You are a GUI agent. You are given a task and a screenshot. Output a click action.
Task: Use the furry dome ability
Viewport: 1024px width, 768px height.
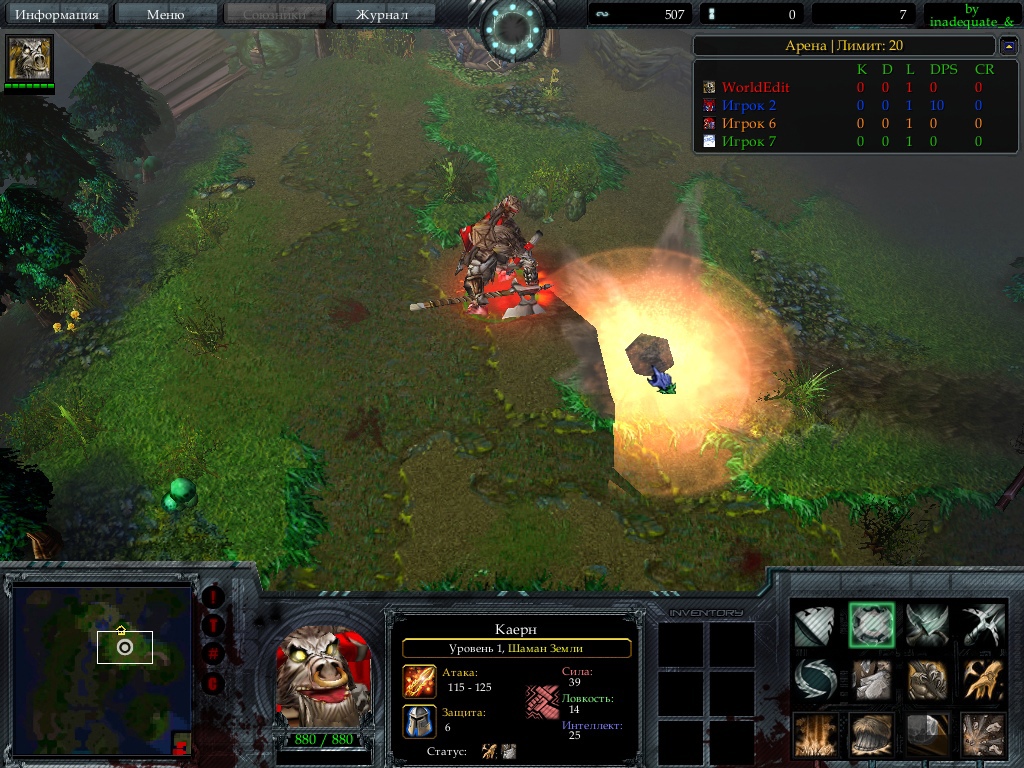871,735
